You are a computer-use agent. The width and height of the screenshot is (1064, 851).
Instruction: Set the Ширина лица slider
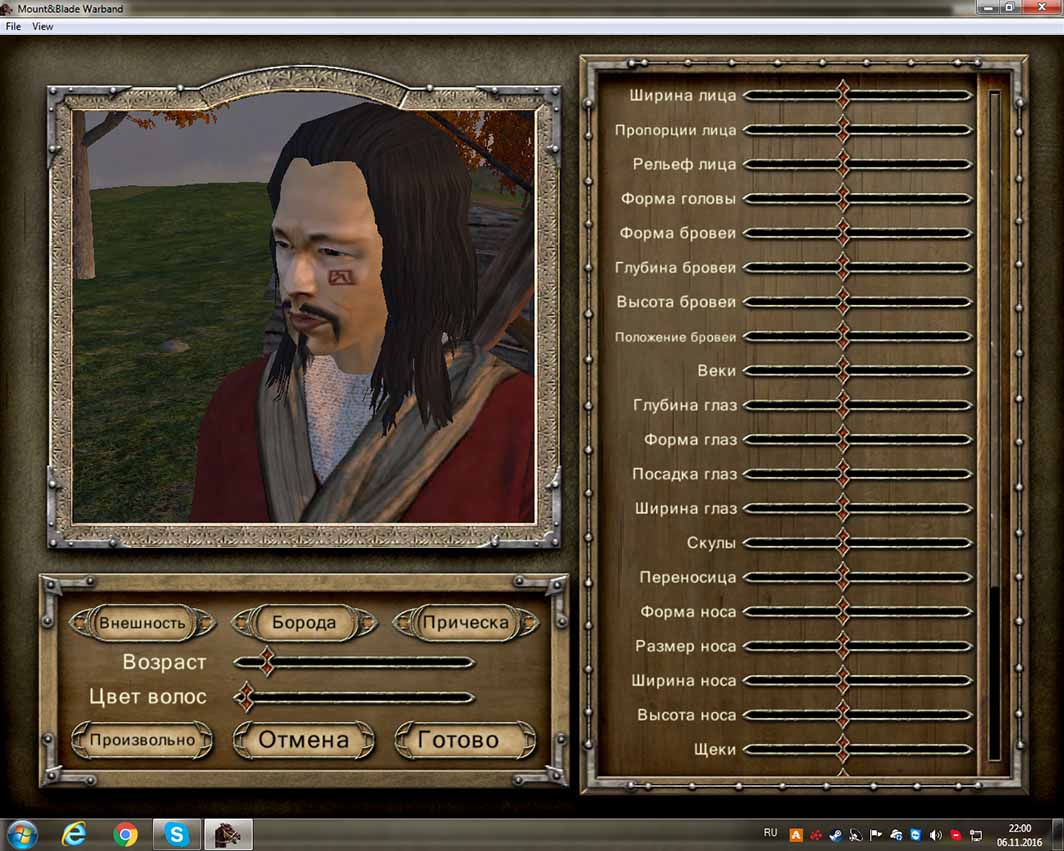click(858, 96)
